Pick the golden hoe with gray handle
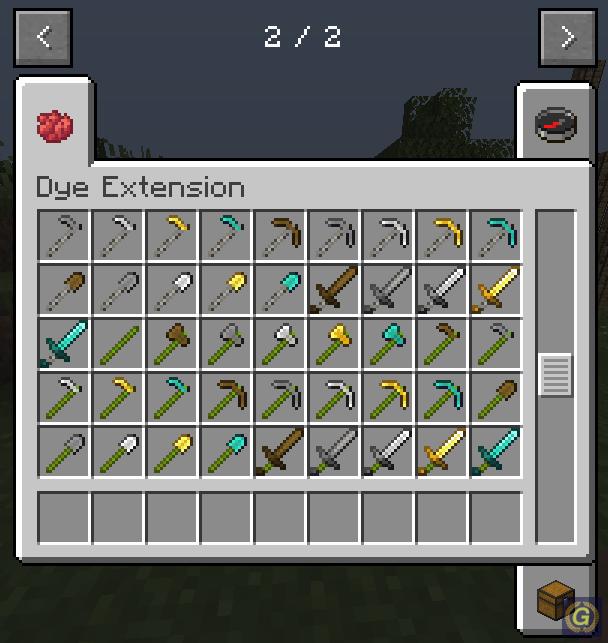608x643 pixels. pyautogui.click(x=173, y=235)
